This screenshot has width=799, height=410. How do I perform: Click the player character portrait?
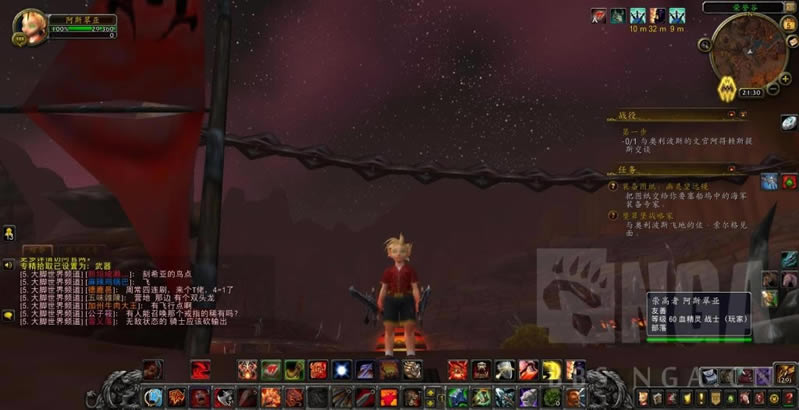tap(29, 23)
